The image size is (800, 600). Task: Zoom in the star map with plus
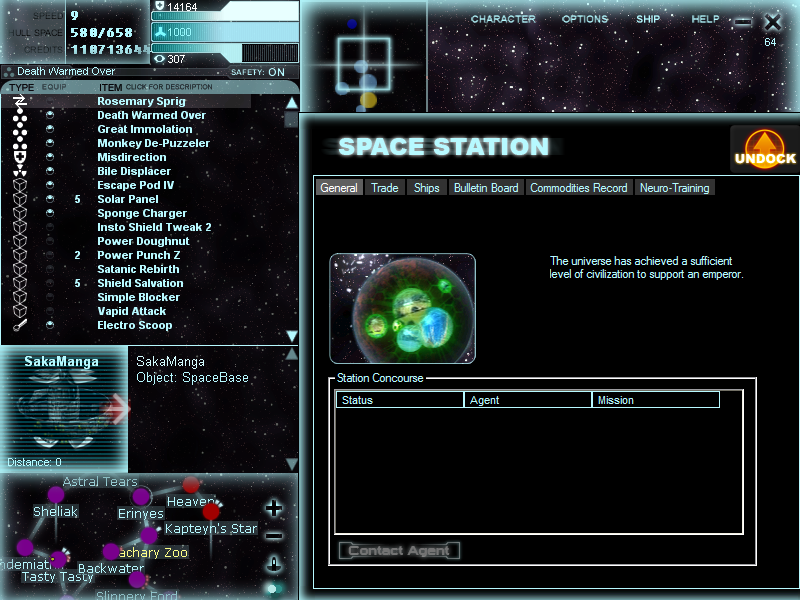click(x=274, y=509)
